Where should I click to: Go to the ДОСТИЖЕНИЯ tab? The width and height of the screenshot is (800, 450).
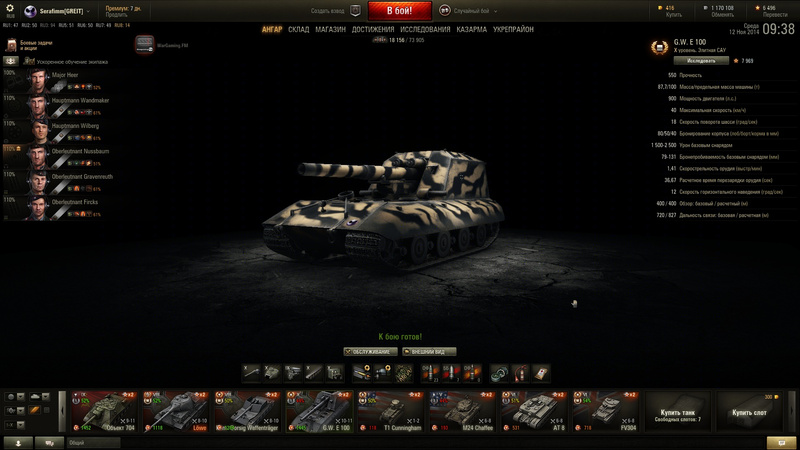[x=373, y=30]
